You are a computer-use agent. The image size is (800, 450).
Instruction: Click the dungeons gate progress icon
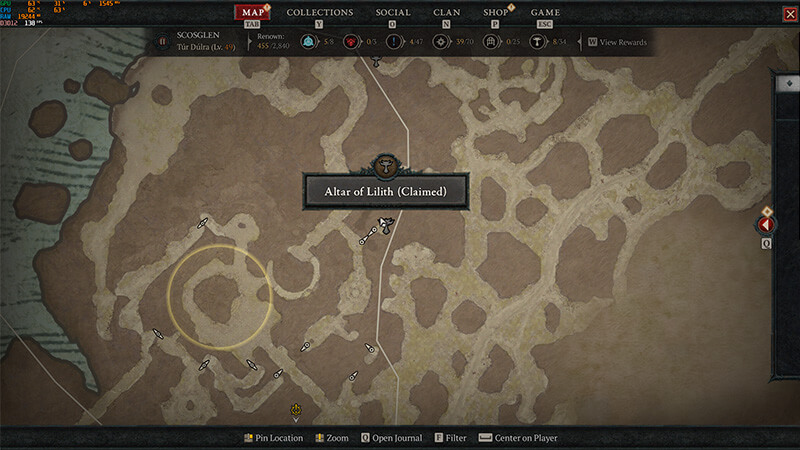tap(491, 42)
